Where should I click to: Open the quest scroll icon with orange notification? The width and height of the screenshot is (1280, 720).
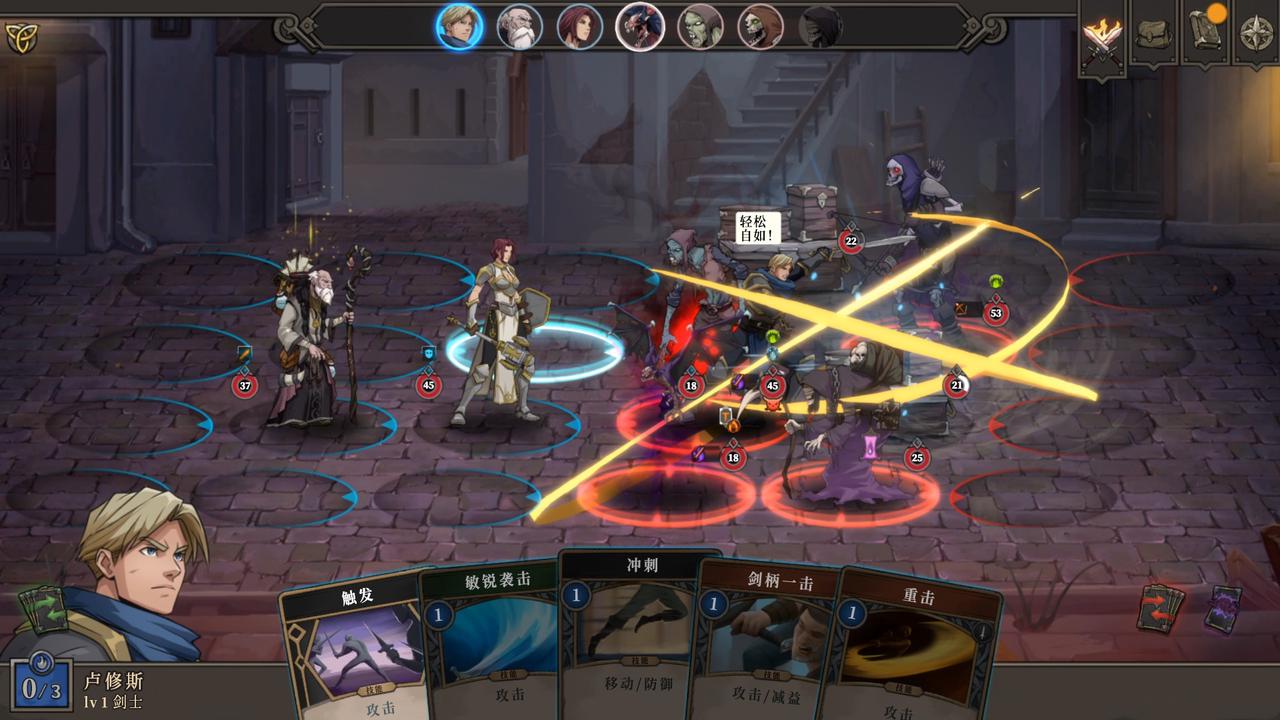[x=1205, y=34]
